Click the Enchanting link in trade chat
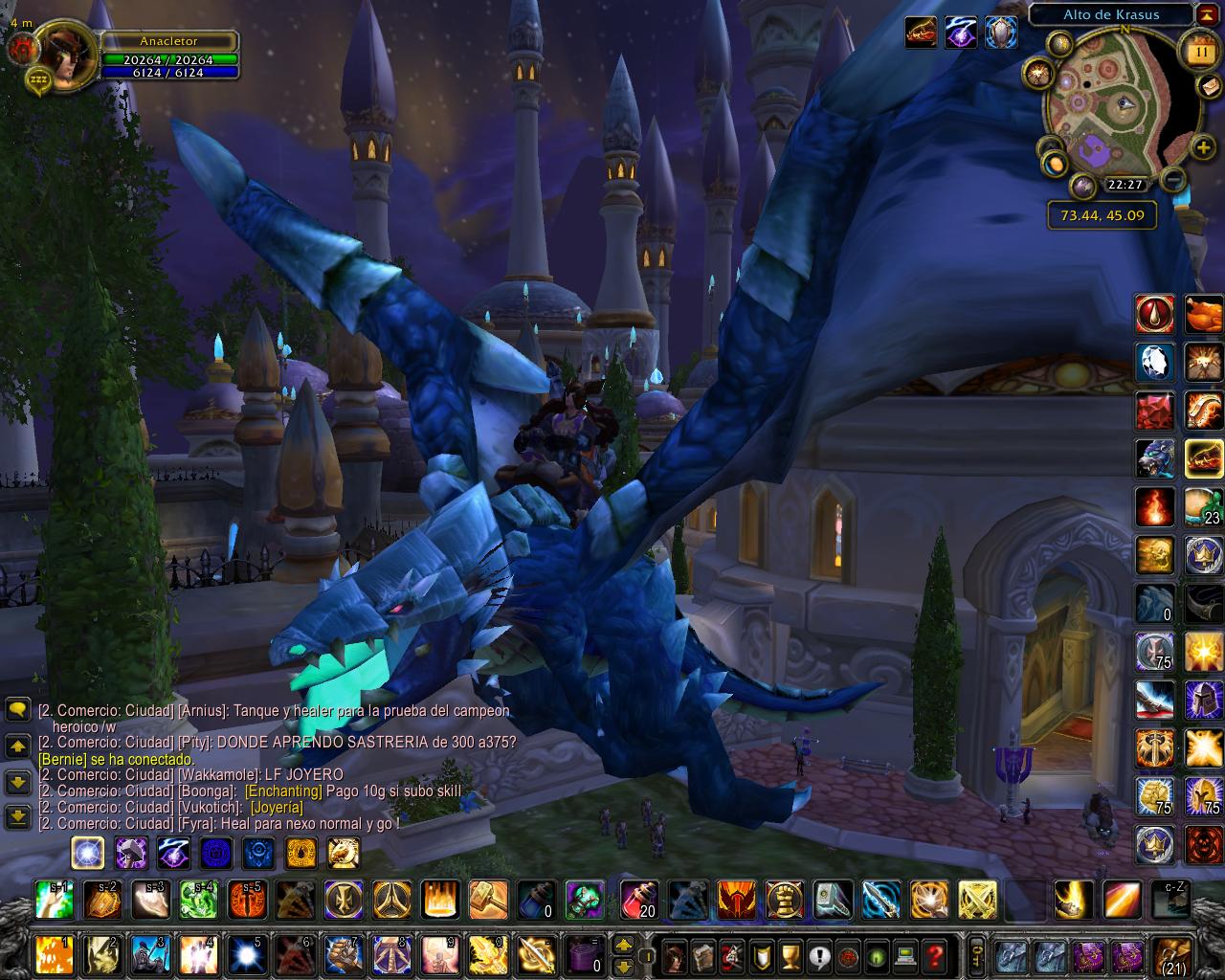1225x980 pixels. tap(283, 791)
